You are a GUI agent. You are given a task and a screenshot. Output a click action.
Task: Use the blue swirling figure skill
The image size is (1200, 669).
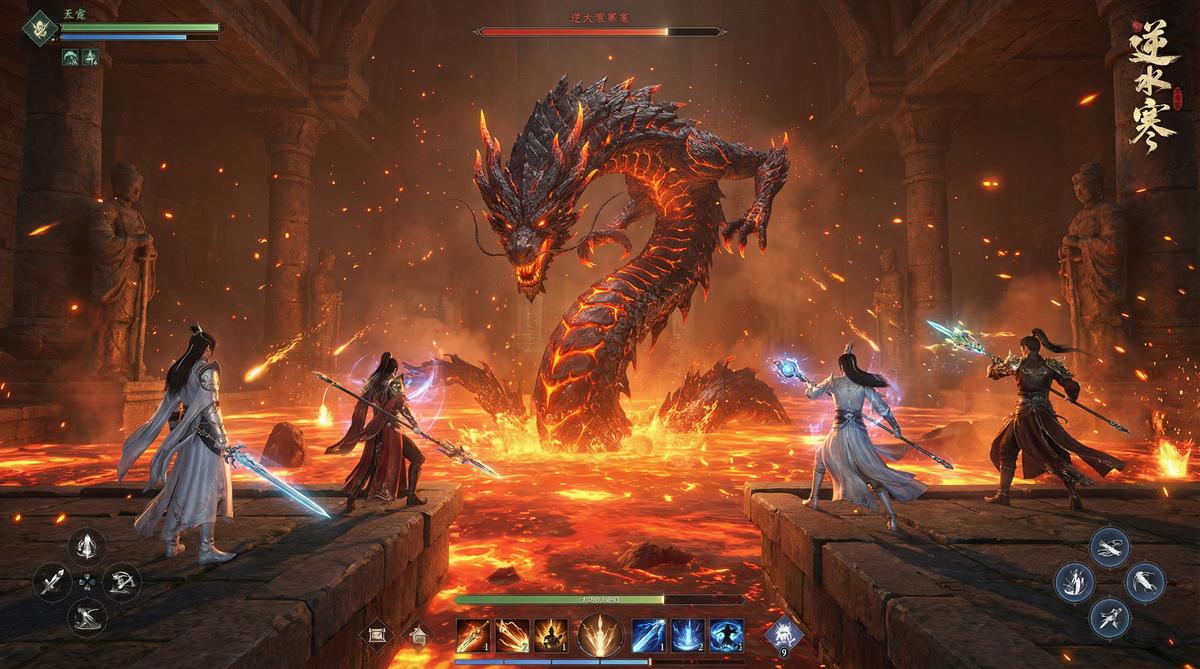coord(727,634)
